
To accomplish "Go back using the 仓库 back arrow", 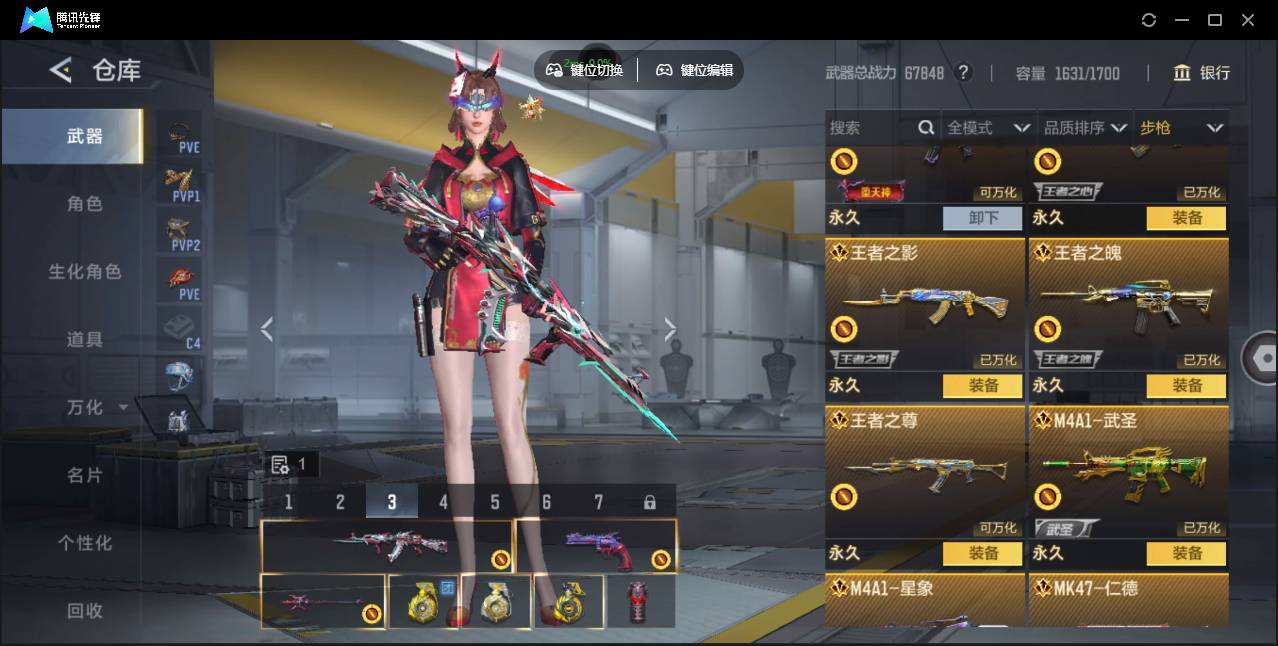I will coord(61,70).
